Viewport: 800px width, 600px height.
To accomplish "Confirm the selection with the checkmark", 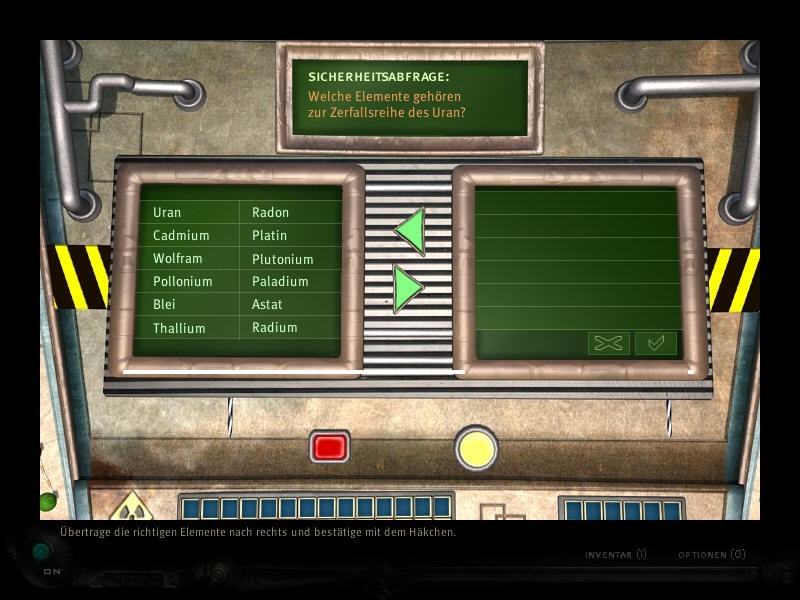I will (656, 343).
